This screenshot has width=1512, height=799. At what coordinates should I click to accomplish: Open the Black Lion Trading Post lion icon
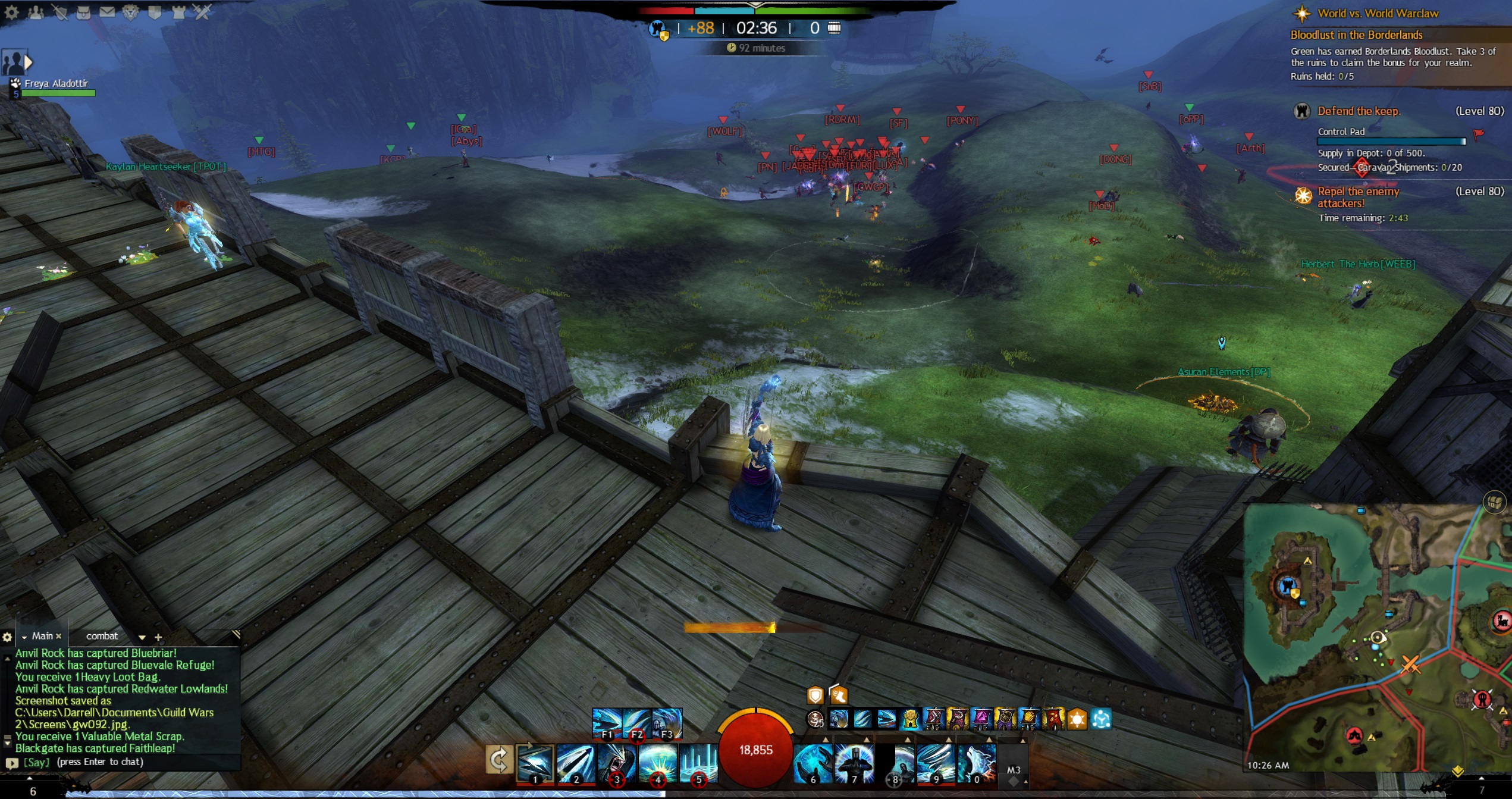tap(131, 11)
